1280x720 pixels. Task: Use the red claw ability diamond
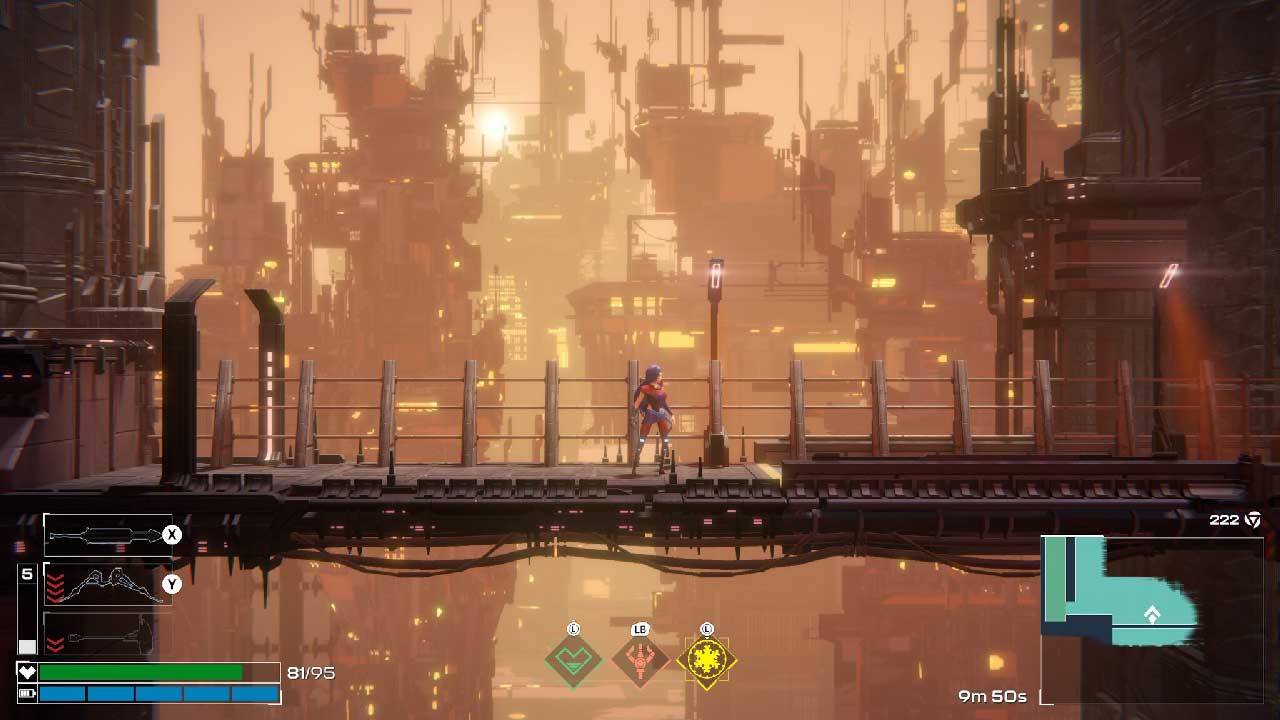[x=640, y=660]
